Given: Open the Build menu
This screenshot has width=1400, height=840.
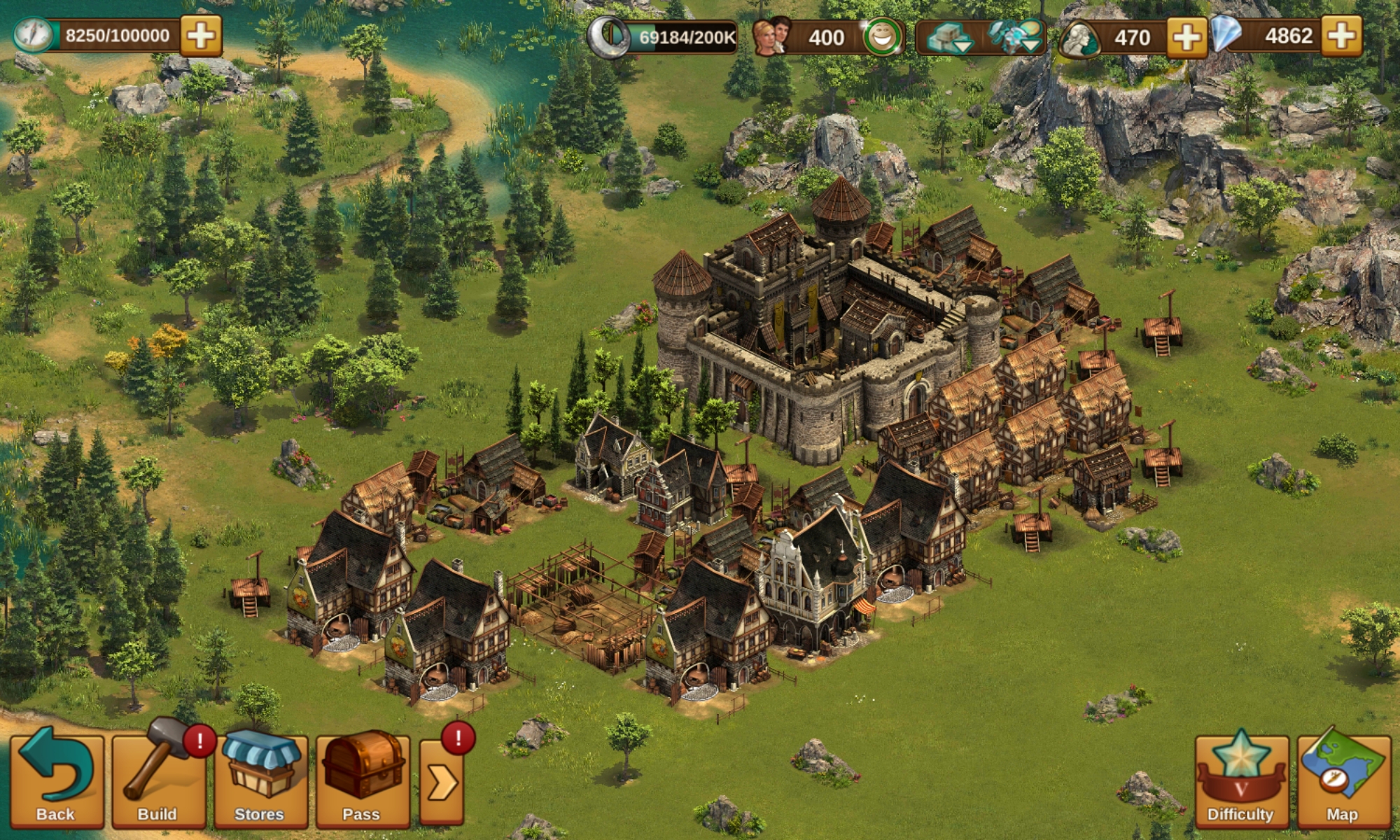Looking at the screenshot, I should [x=158, y=778].
